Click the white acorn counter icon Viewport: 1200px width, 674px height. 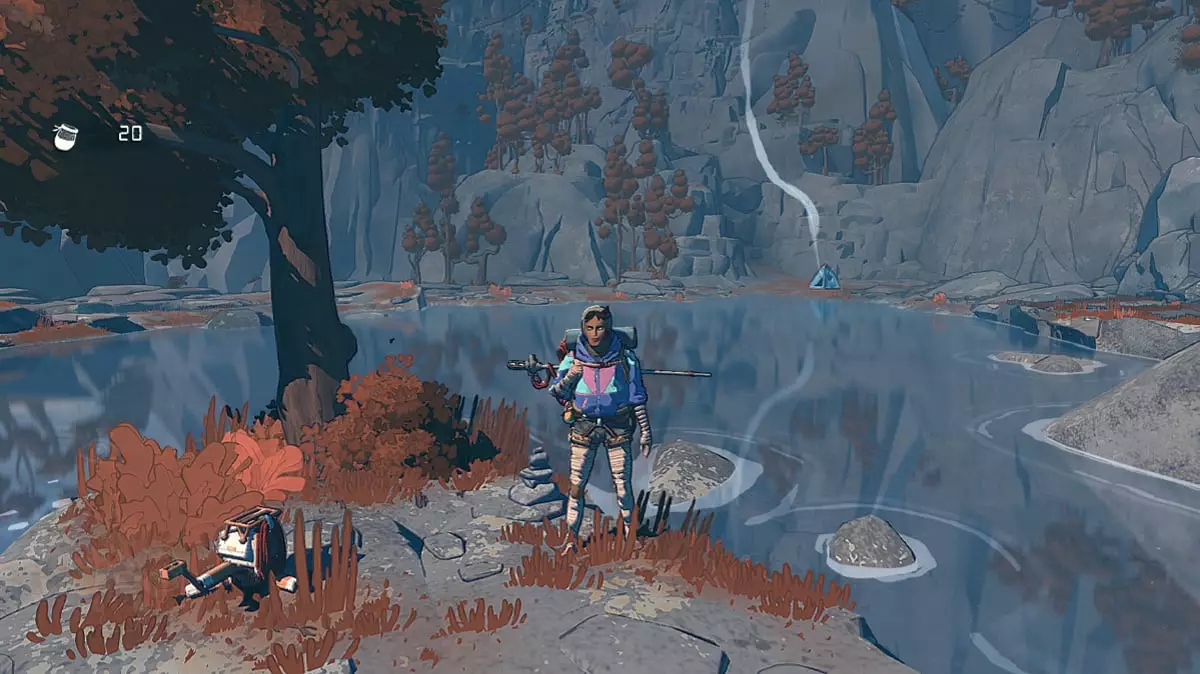click(x=65, y=136)
